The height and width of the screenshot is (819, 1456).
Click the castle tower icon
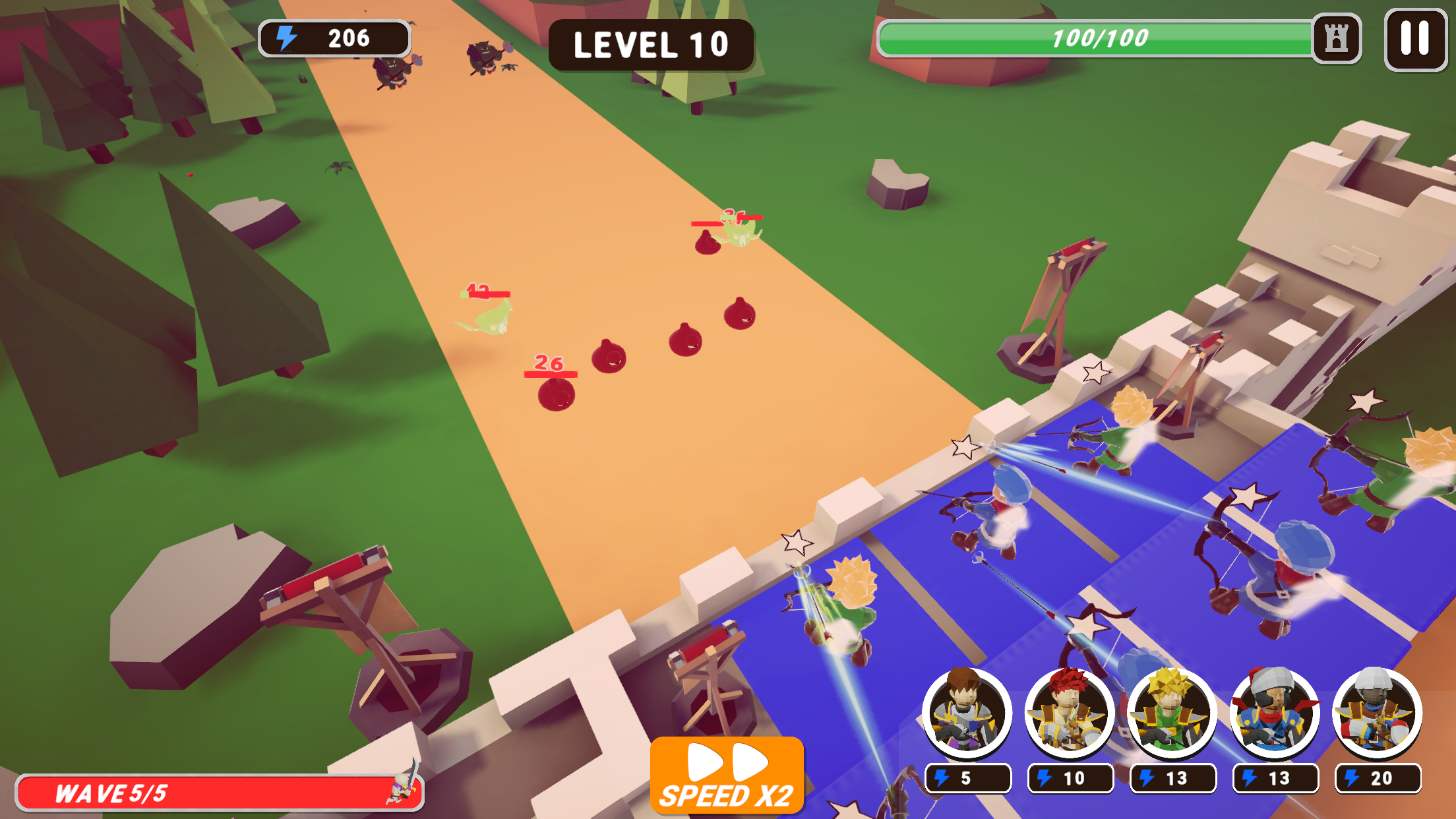coord(1336,39)
